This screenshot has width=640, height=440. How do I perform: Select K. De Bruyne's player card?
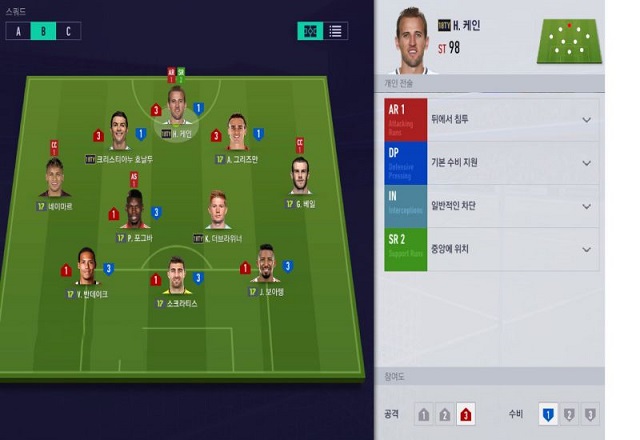pos(217,212)
